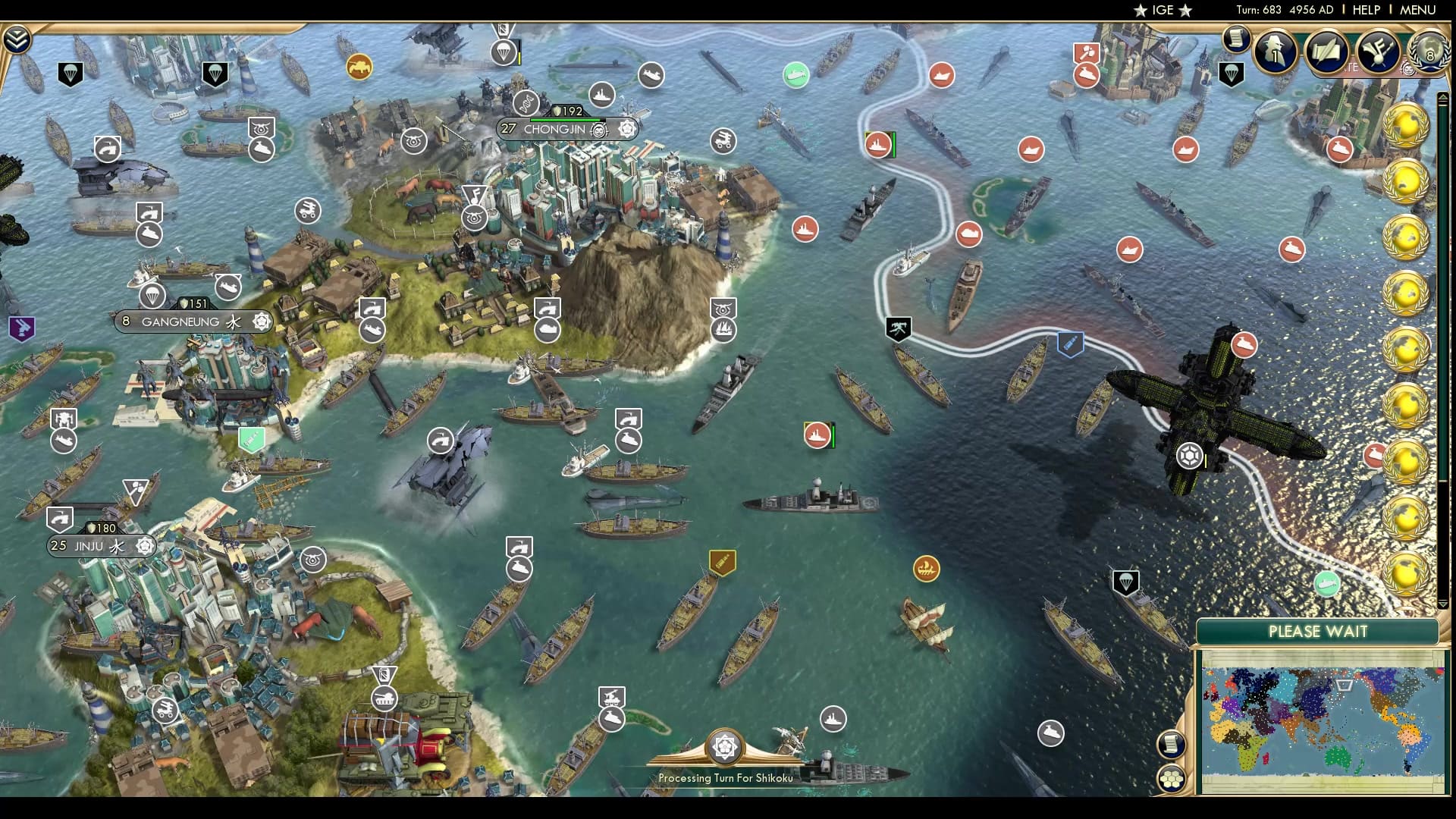The height and width of the screenshot is (819, 1456).
Task: Open the Espionage overview spy icon
Action: [x=1276, y=53]
